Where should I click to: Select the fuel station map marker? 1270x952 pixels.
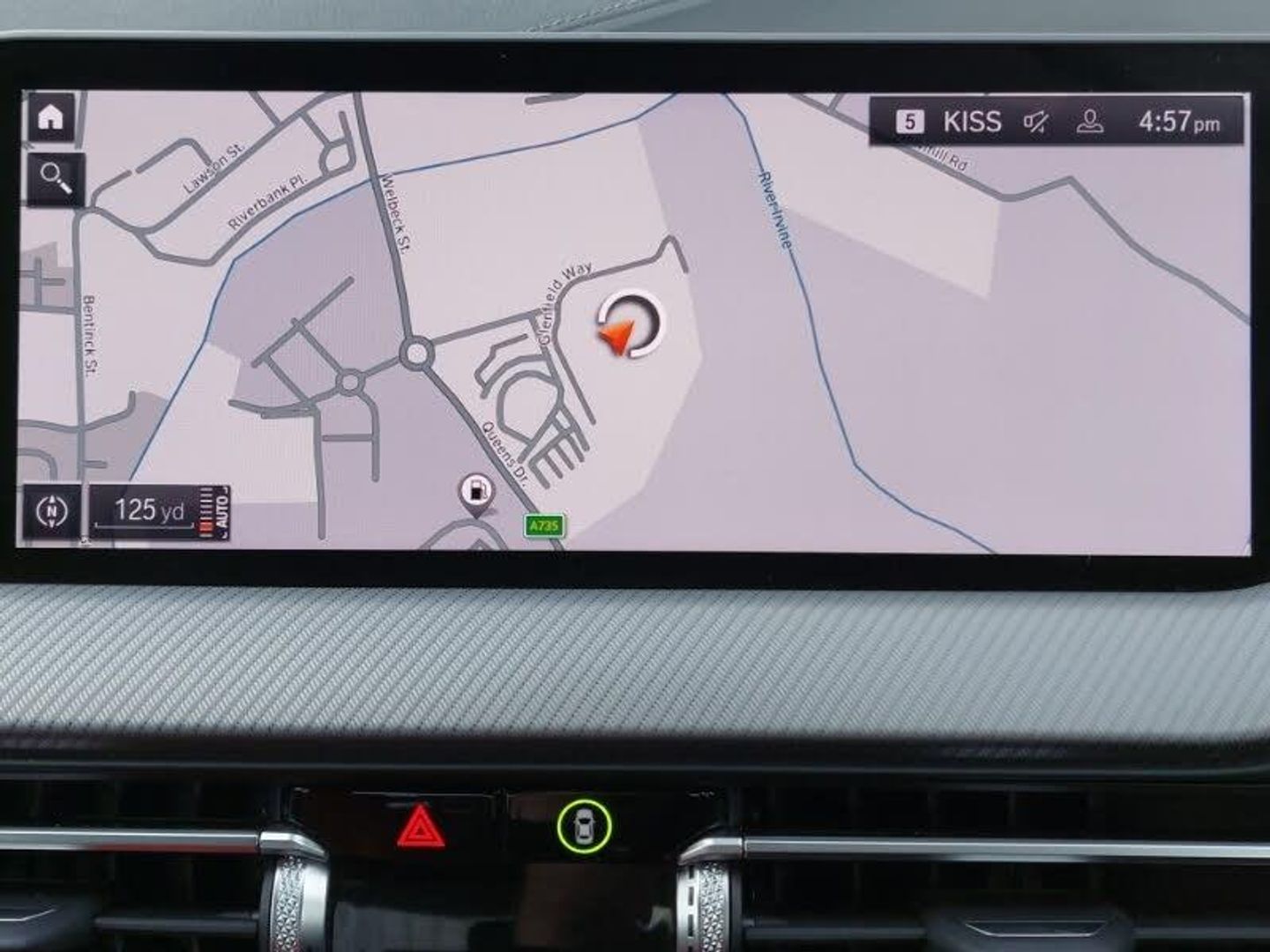click(x=476, y=492)
